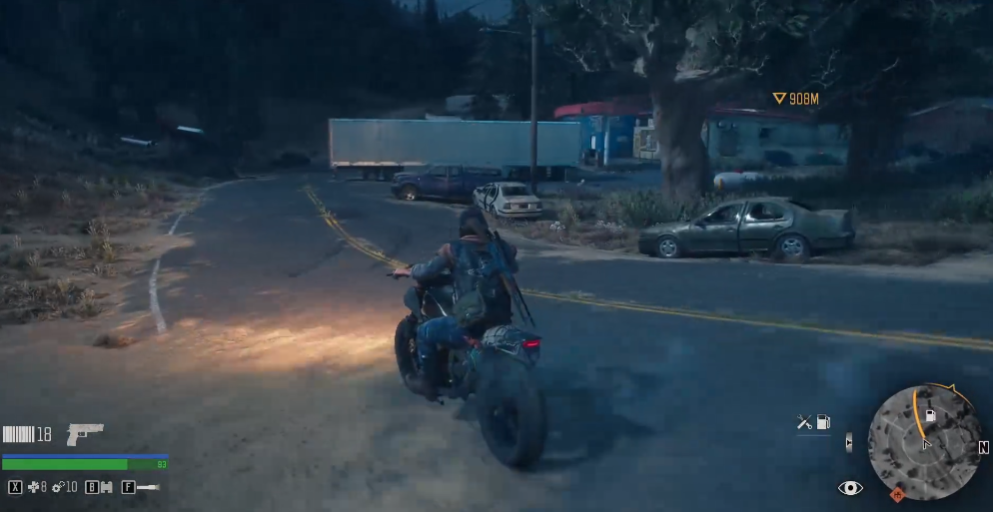Toggle the flashlight icon

(148, 487)
